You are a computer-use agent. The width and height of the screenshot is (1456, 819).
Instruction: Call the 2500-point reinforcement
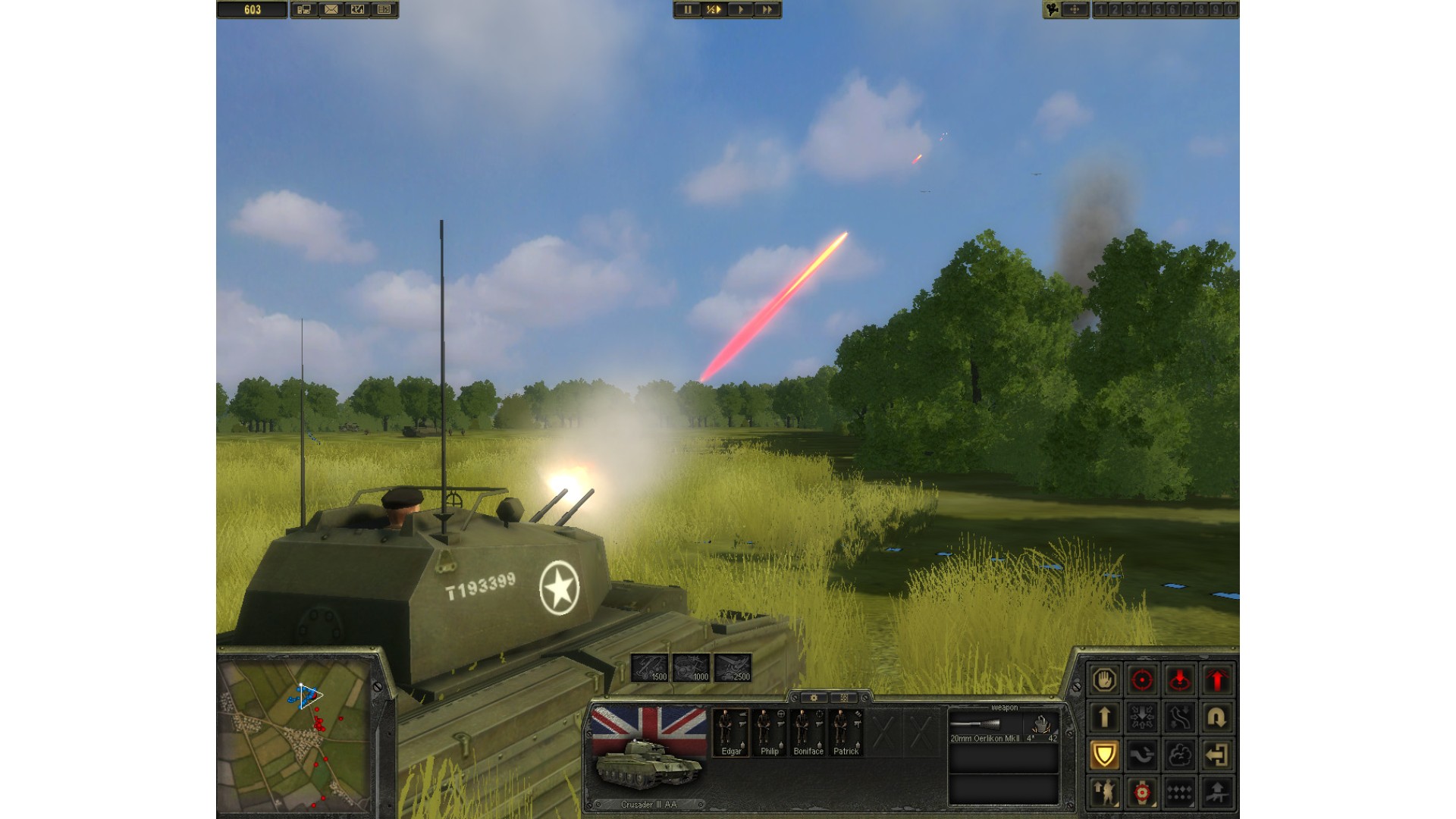pyautogui.click(x=733, y=667)
